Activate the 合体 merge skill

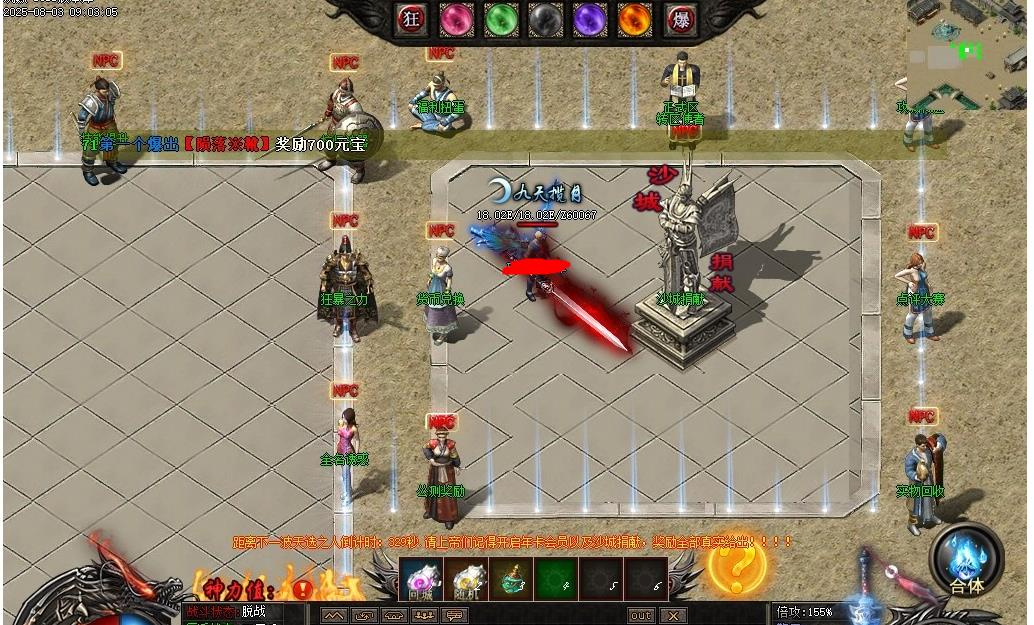coord(966,560)
